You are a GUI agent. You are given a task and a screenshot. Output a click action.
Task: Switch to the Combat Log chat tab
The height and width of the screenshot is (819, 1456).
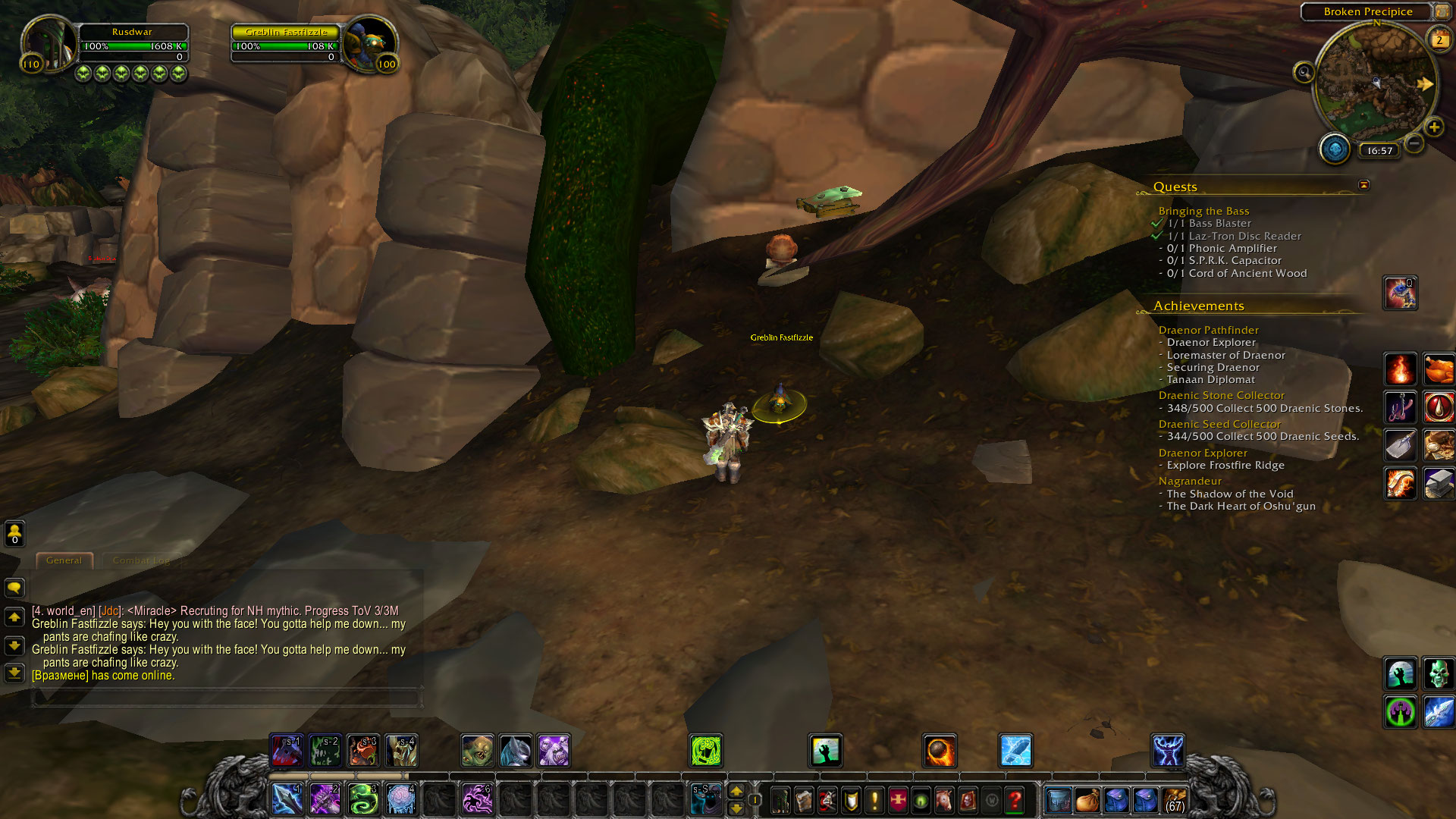(x=141, y=560)
